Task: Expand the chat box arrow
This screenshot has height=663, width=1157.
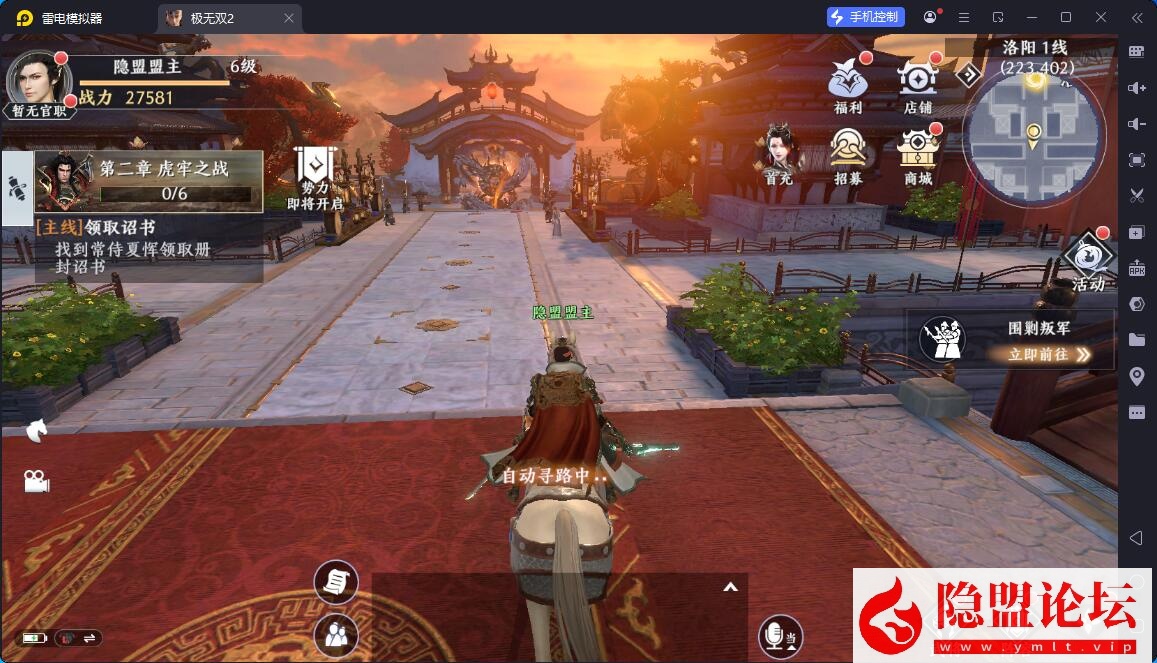Action: coord(730,587)
